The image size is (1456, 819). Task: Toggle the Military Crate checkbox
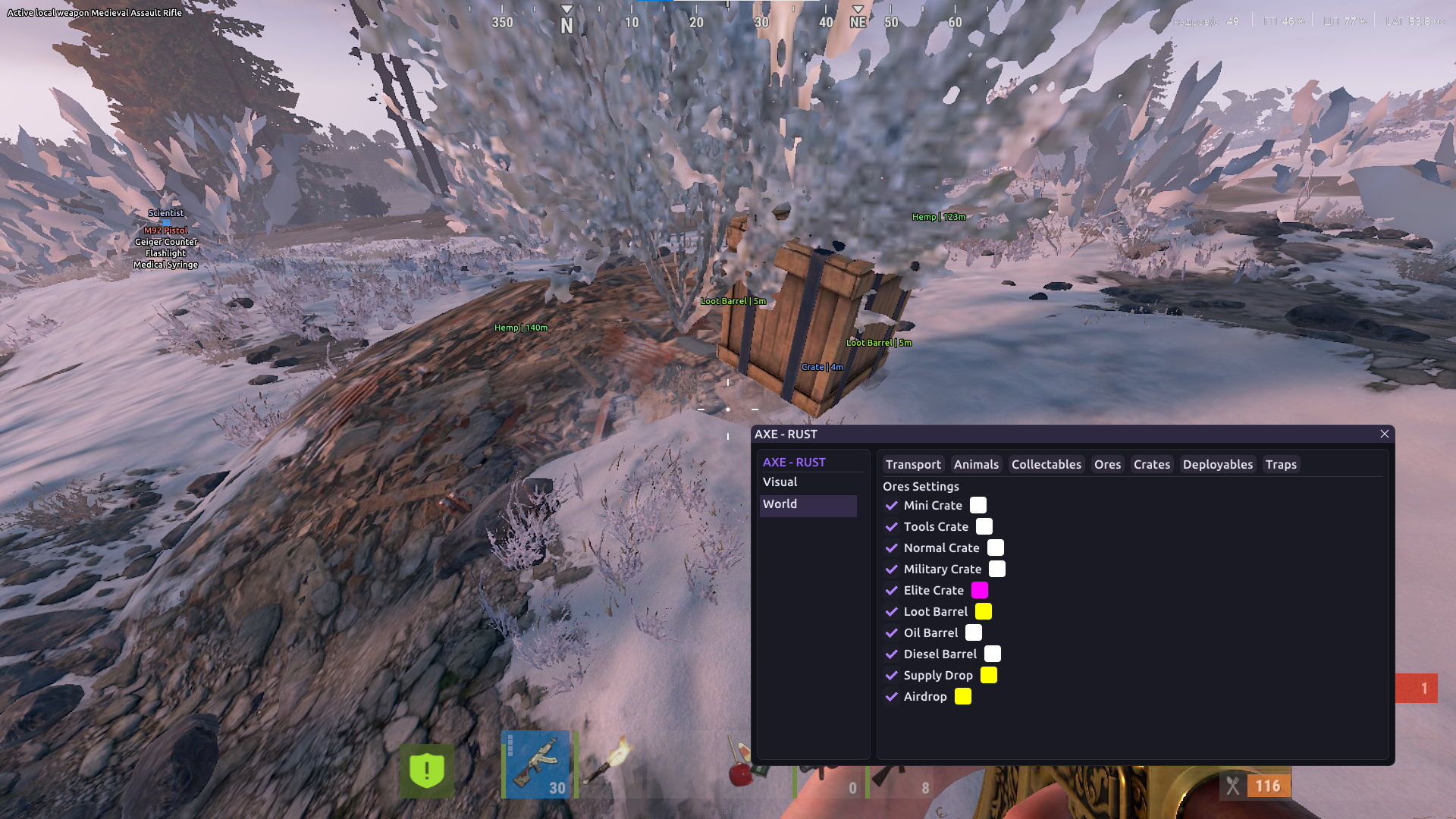pos(892,570)
